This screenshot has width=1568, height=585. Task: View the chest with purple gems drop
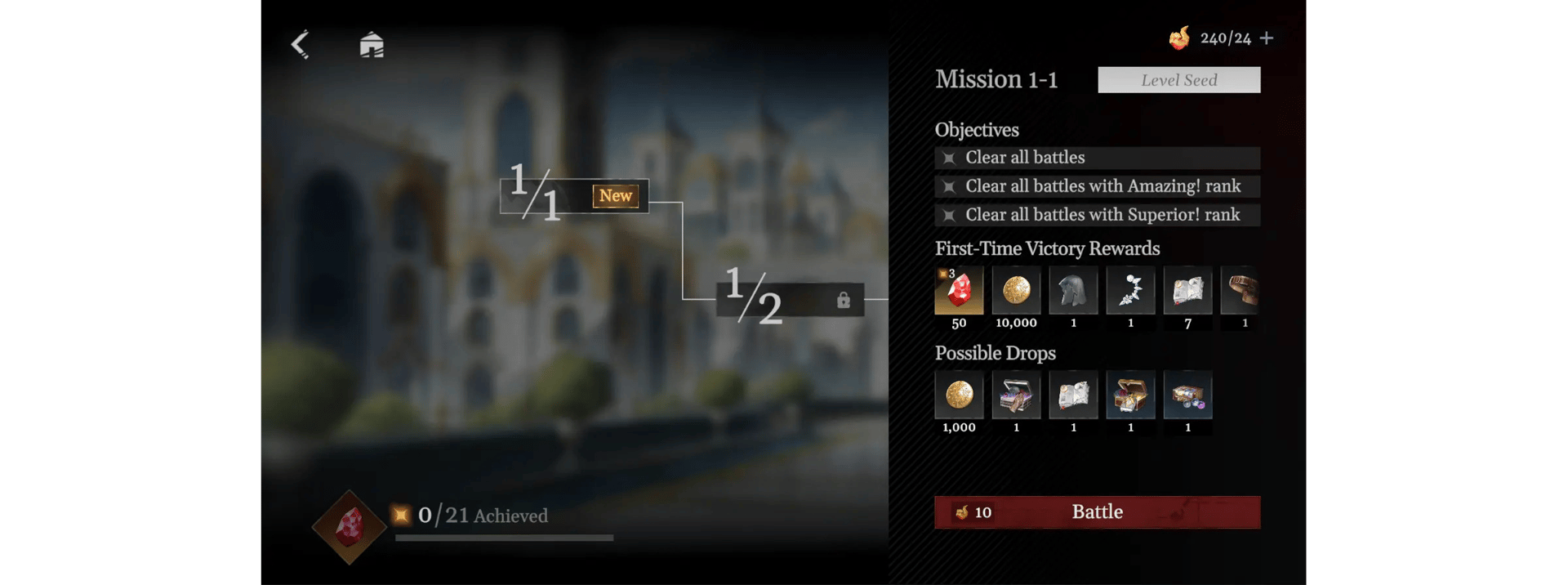1187,395
